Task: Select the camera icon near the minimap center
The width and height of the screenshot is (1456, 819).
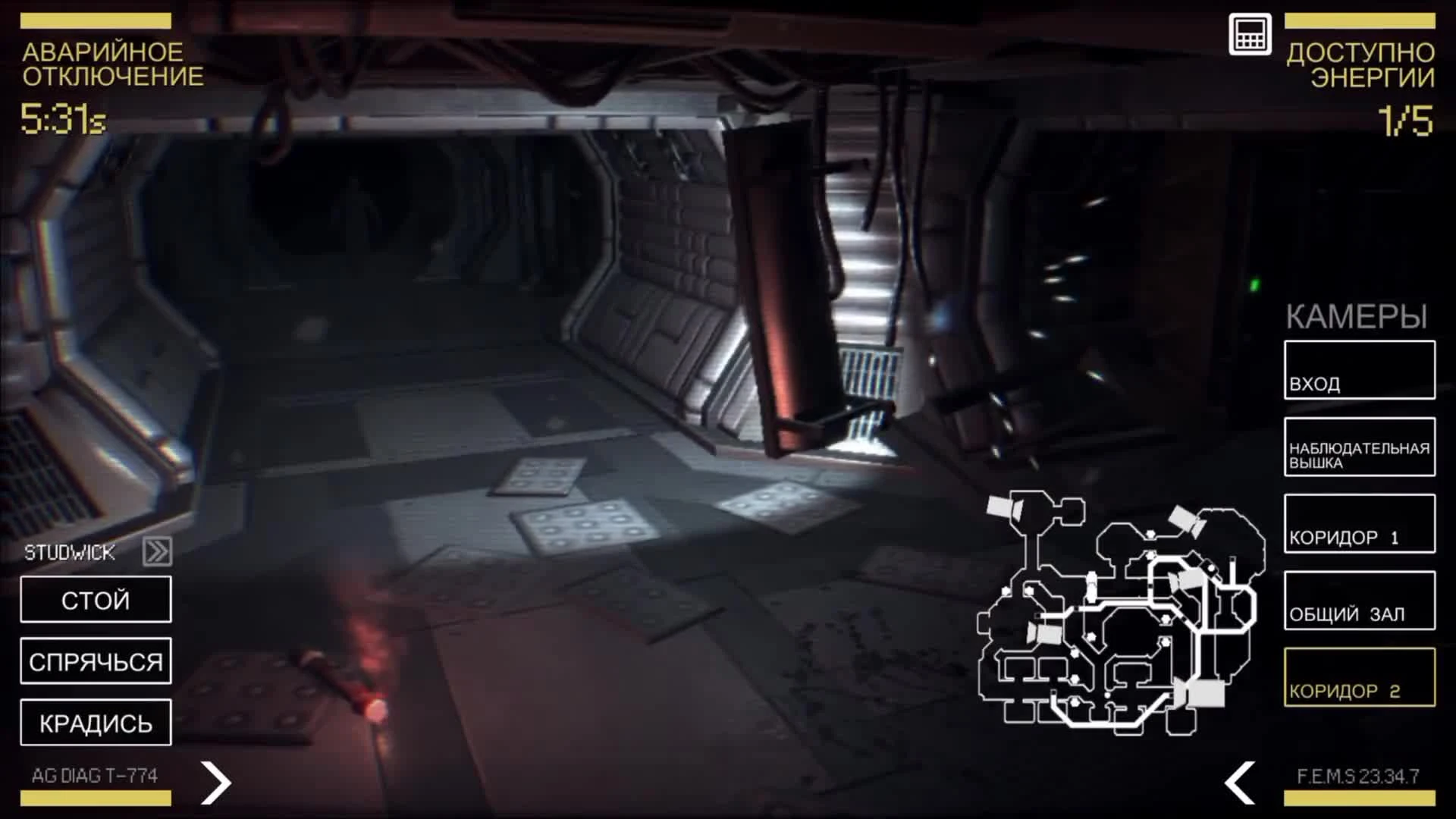Action: tap(1189, 579)
